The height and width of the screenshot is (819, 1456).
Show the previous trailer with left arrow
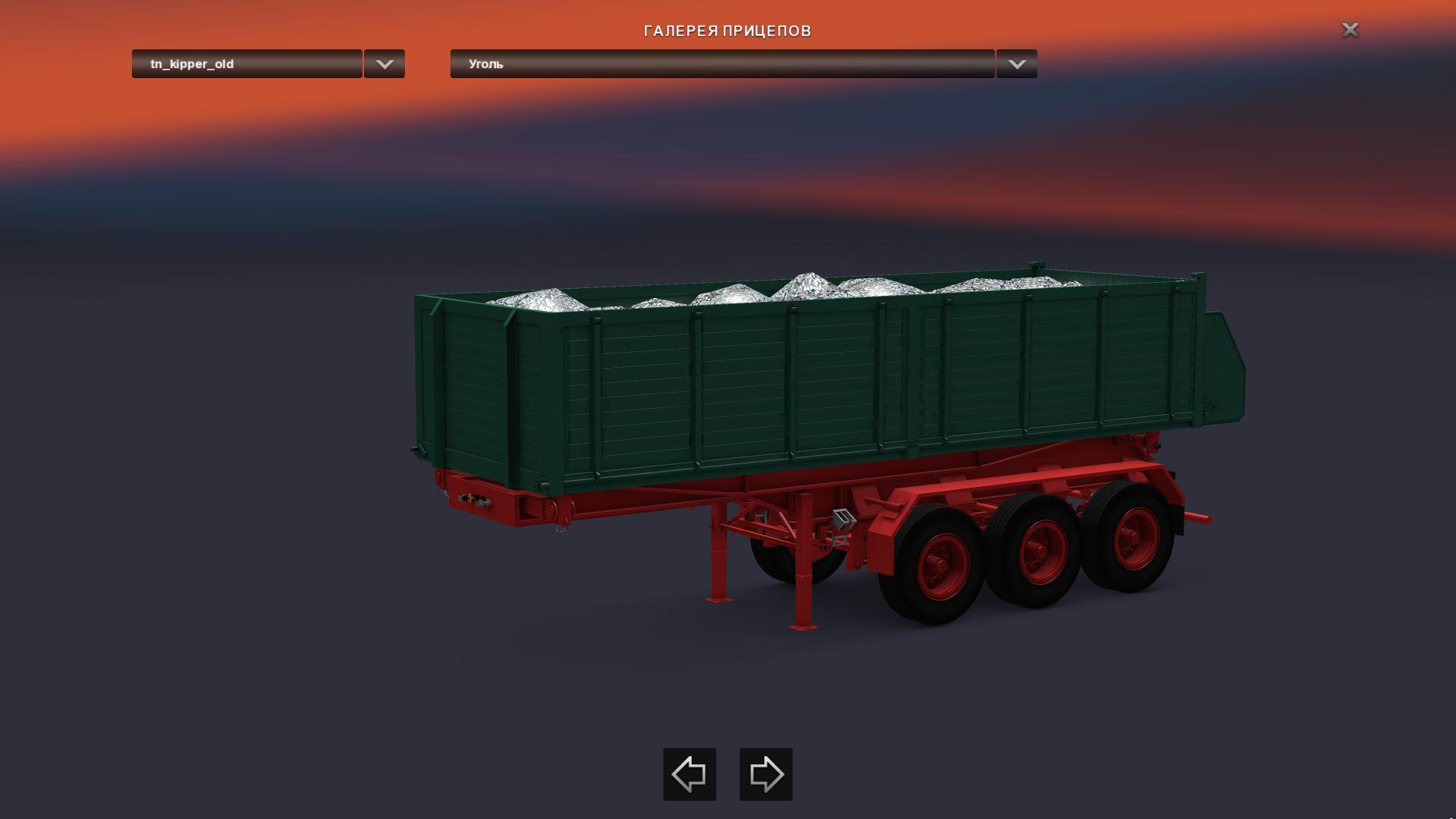tap(689, 774)
